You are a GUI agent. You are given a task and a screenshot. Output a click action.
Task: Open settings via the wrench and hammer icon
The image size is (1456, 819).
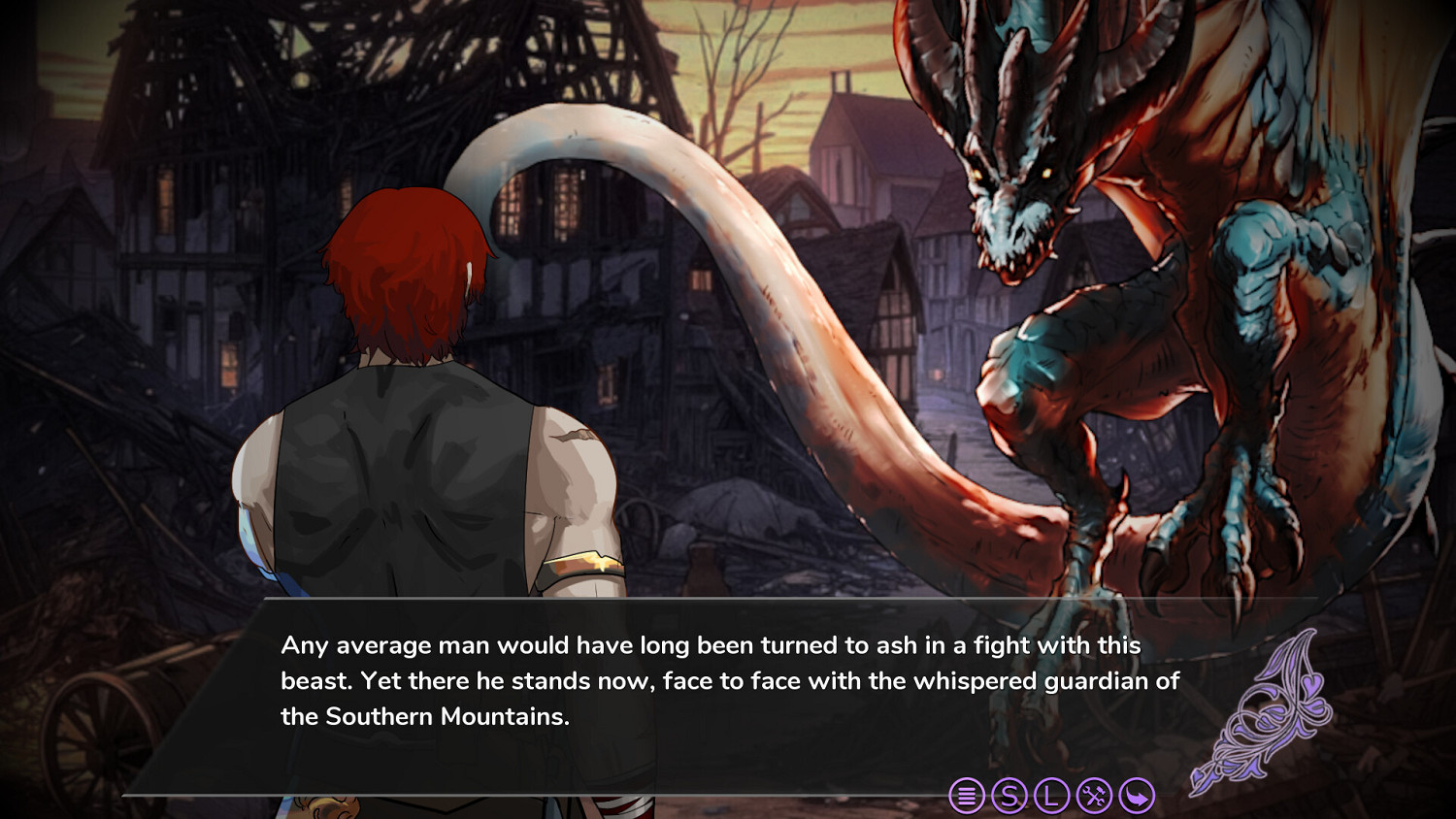pos(1093,796)
